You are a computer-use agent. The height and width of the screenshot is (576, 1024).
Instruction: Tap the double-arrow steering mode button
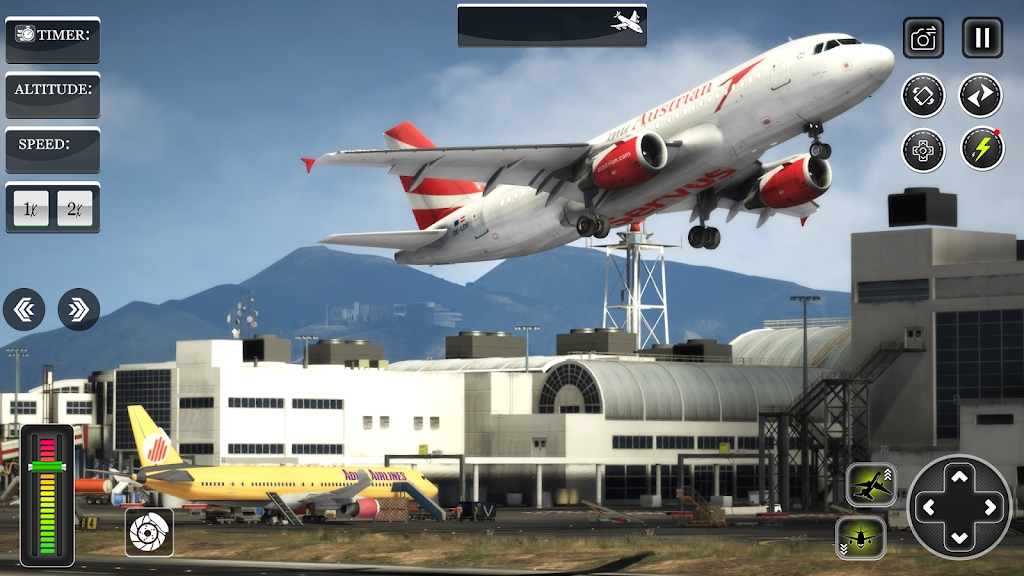(981, 96)
